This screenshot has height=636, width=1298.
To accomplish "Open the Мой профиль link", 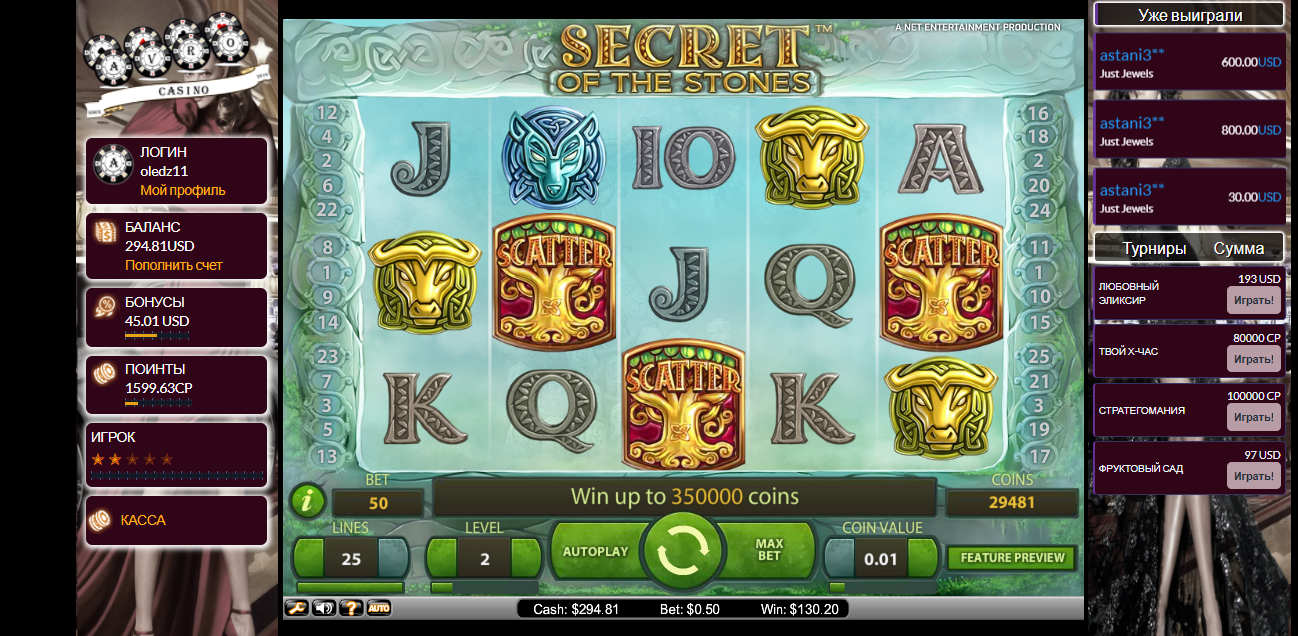I will click(x=183, y=190).
